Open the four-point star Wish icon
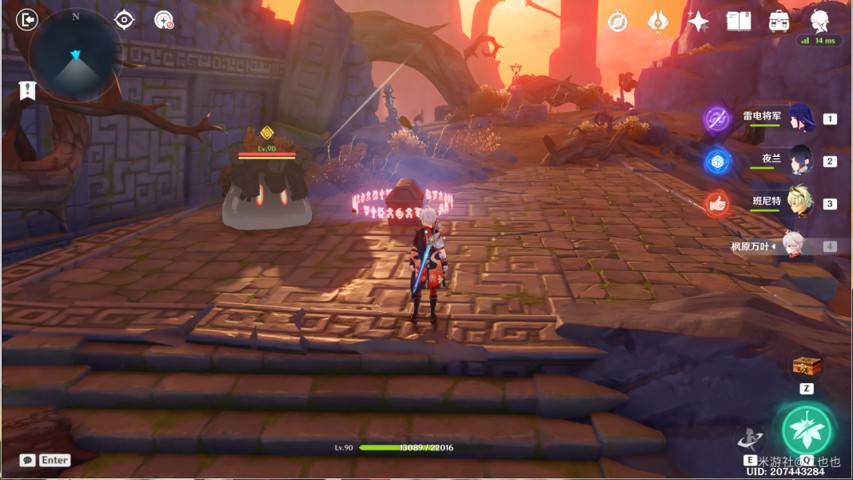 [x=698, y=21]
